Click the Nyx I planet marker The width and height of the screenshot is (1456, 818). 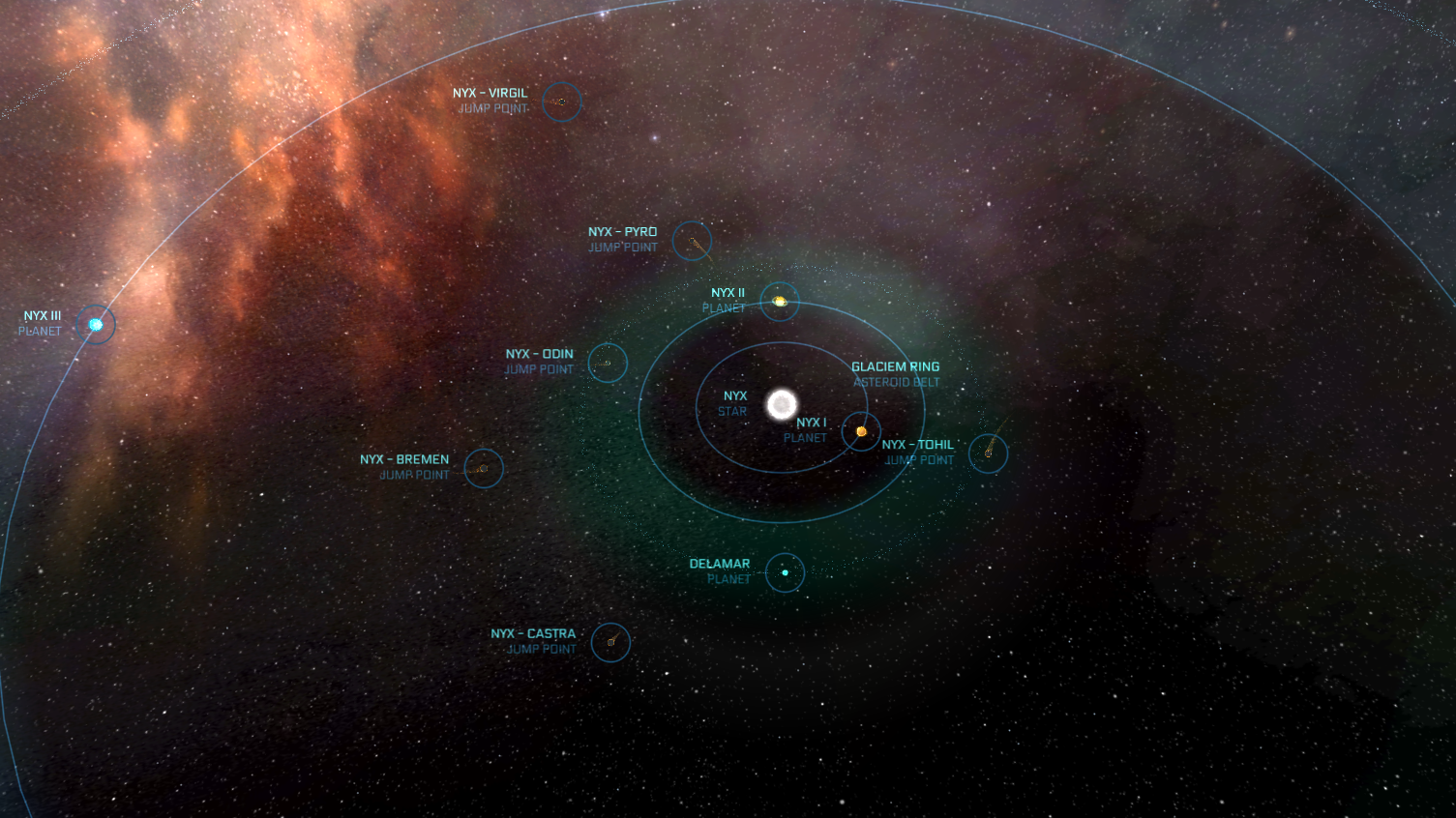click(x=860, y=431)
